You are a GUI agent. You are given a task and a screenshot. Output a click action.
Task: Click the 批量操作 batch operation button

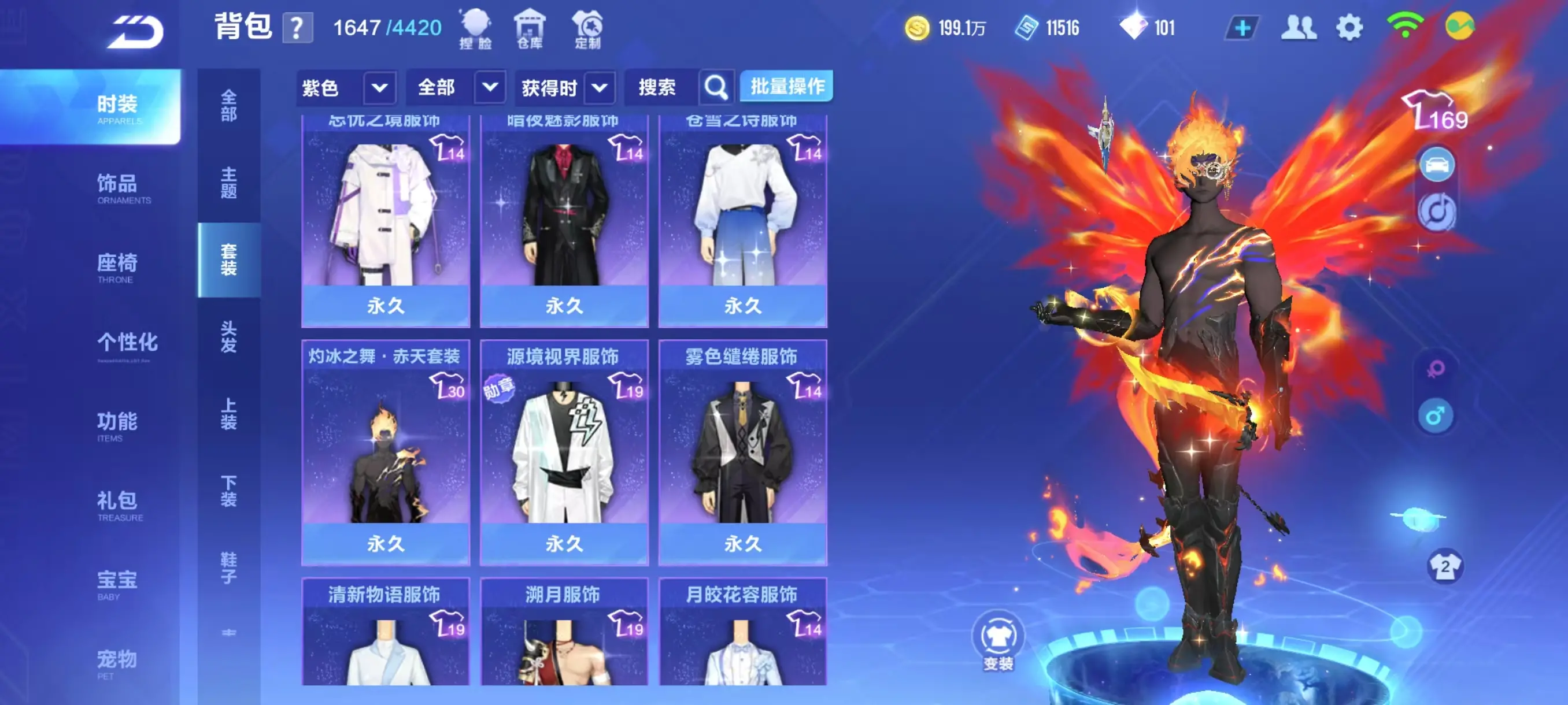786,86
